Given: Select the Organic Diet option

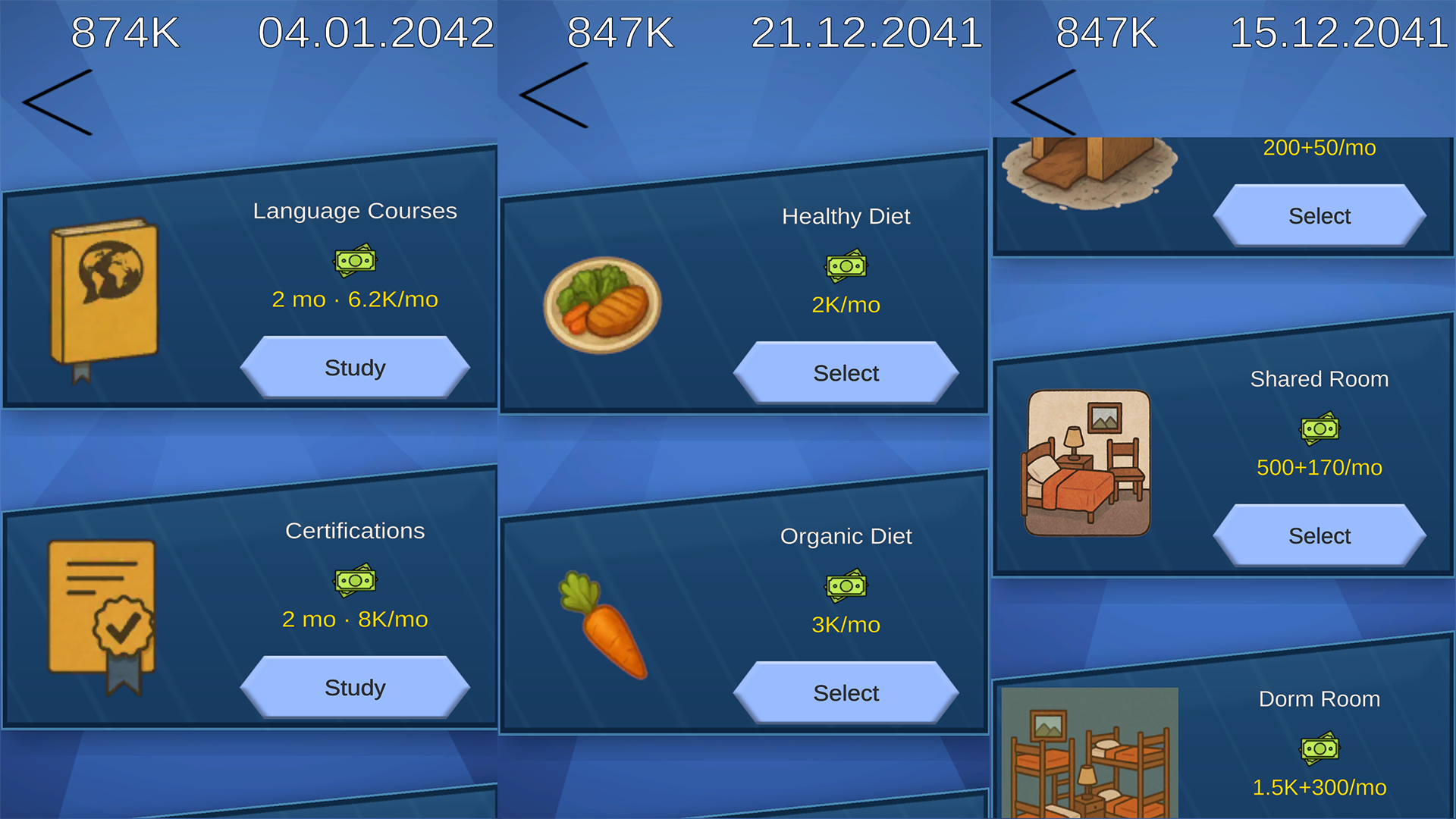Looking at the screenshot, I should point(846,692).
